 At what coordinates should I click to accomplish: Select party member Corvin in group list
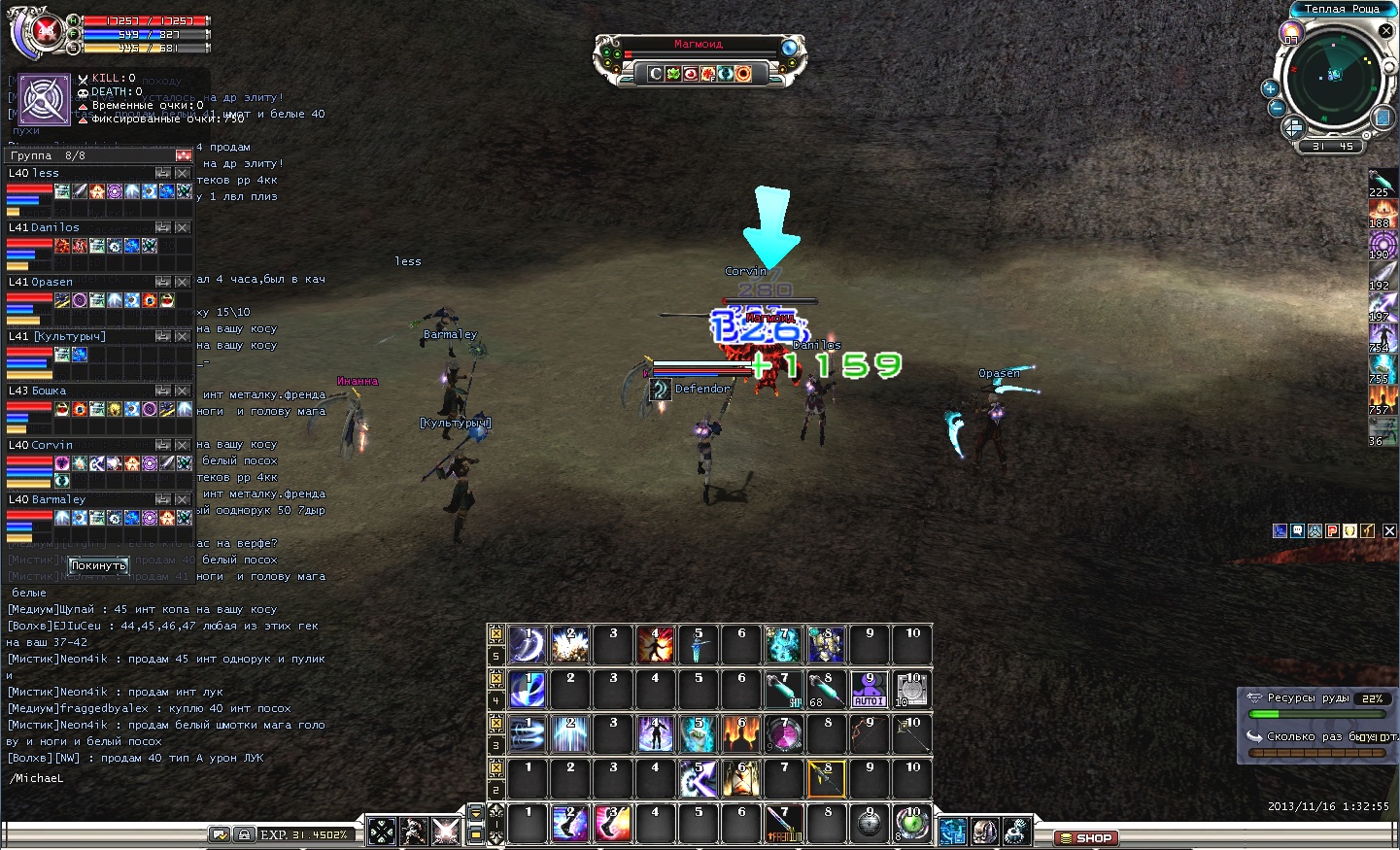(52, 445)
